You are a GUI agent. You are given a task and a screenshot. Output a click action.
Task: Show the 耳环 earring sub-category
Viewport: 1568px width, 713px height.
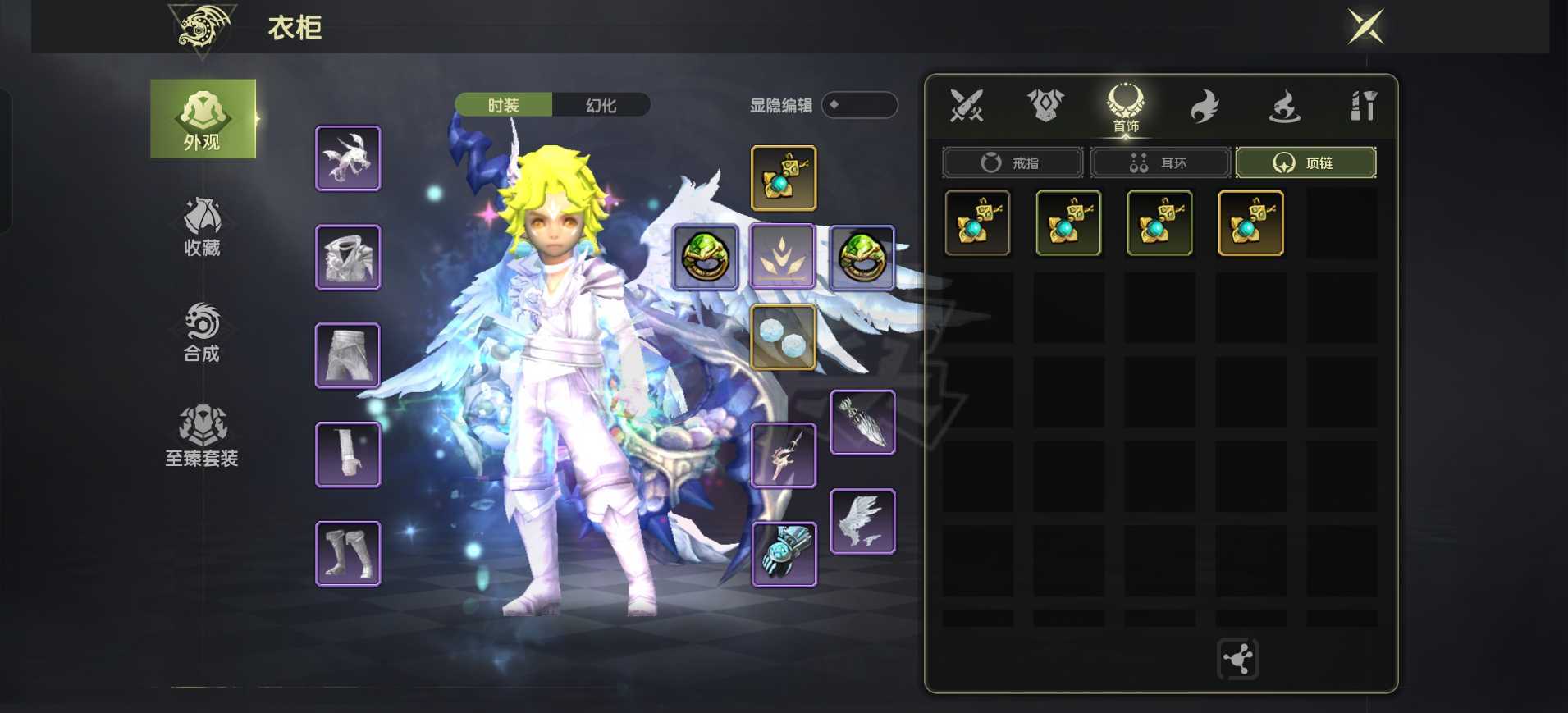(x=1160, y=162)
